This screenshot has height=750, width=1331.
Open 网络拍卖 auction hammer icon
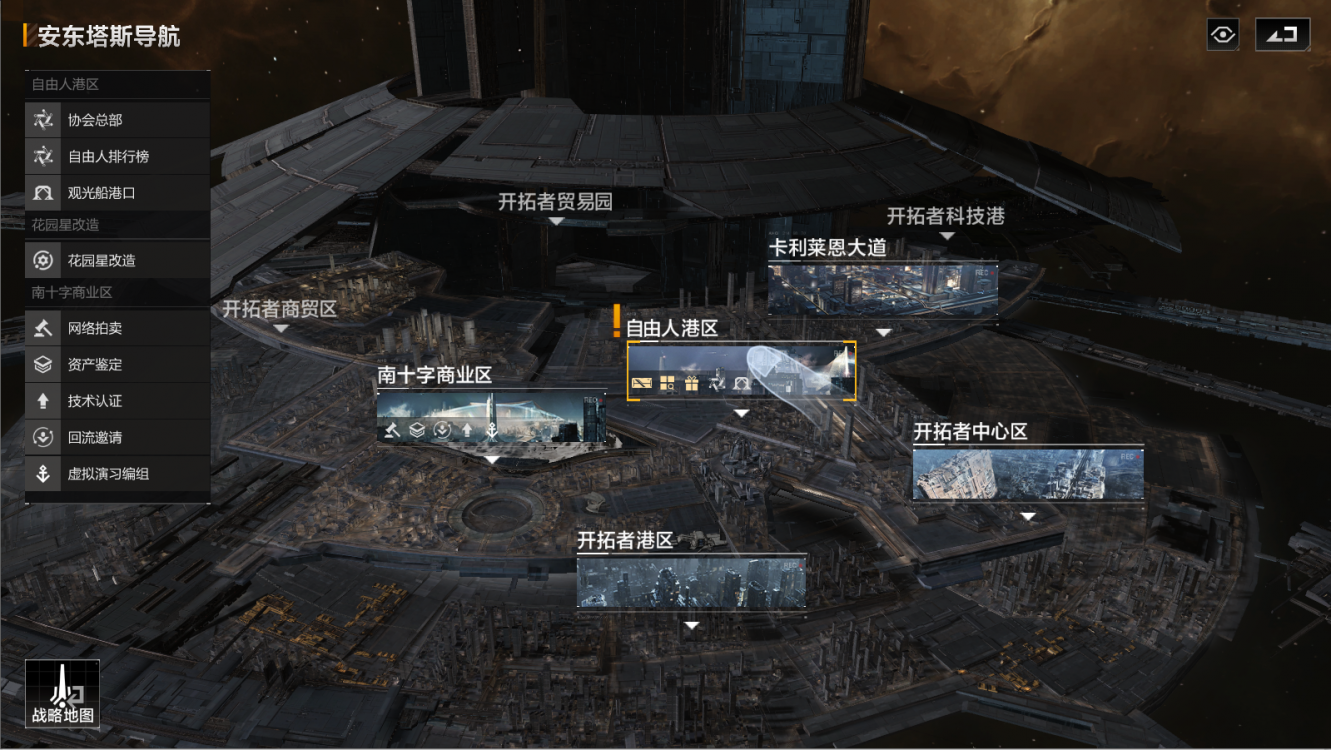tap(42, 327)
